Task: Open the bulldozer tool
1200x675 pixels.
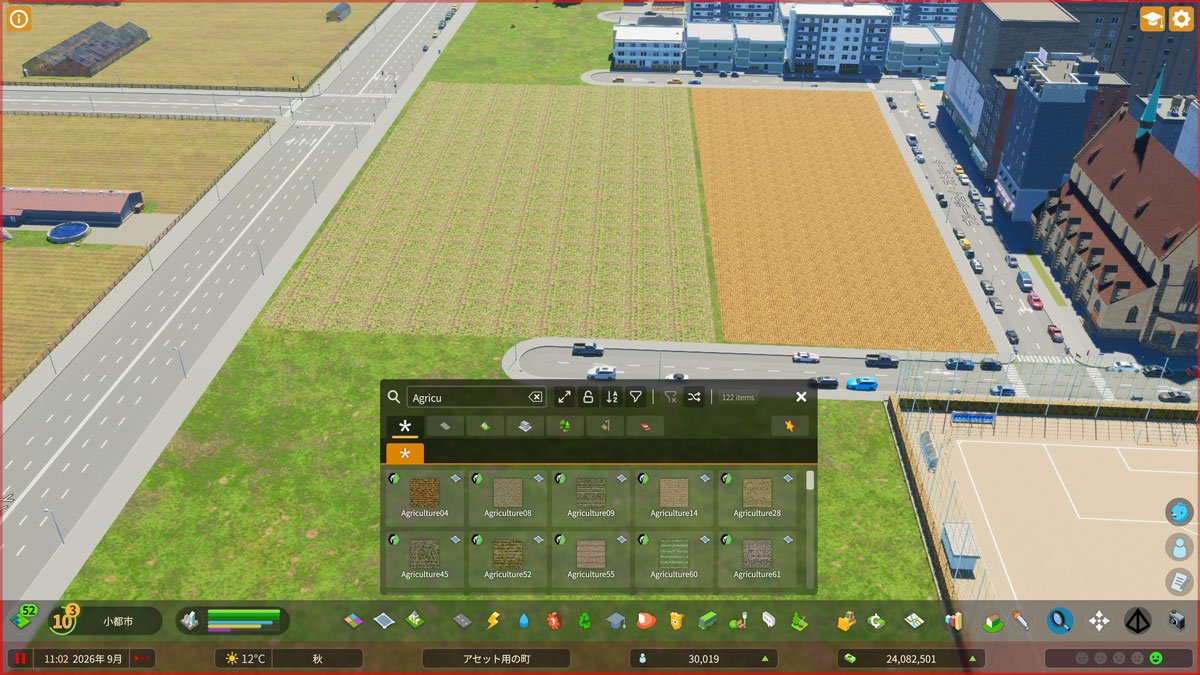Action: [x=847, y=621]
